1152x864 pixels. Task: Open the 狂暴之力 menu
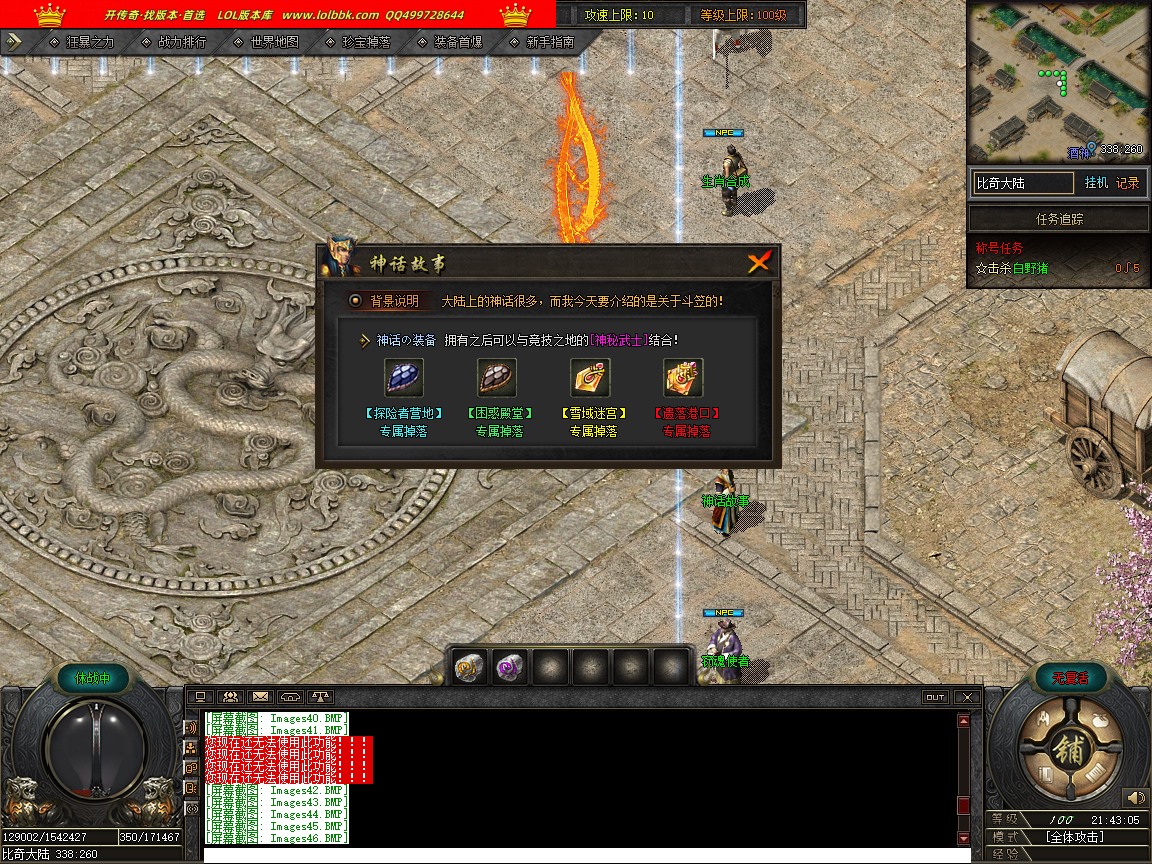click(x=90, y=42)
